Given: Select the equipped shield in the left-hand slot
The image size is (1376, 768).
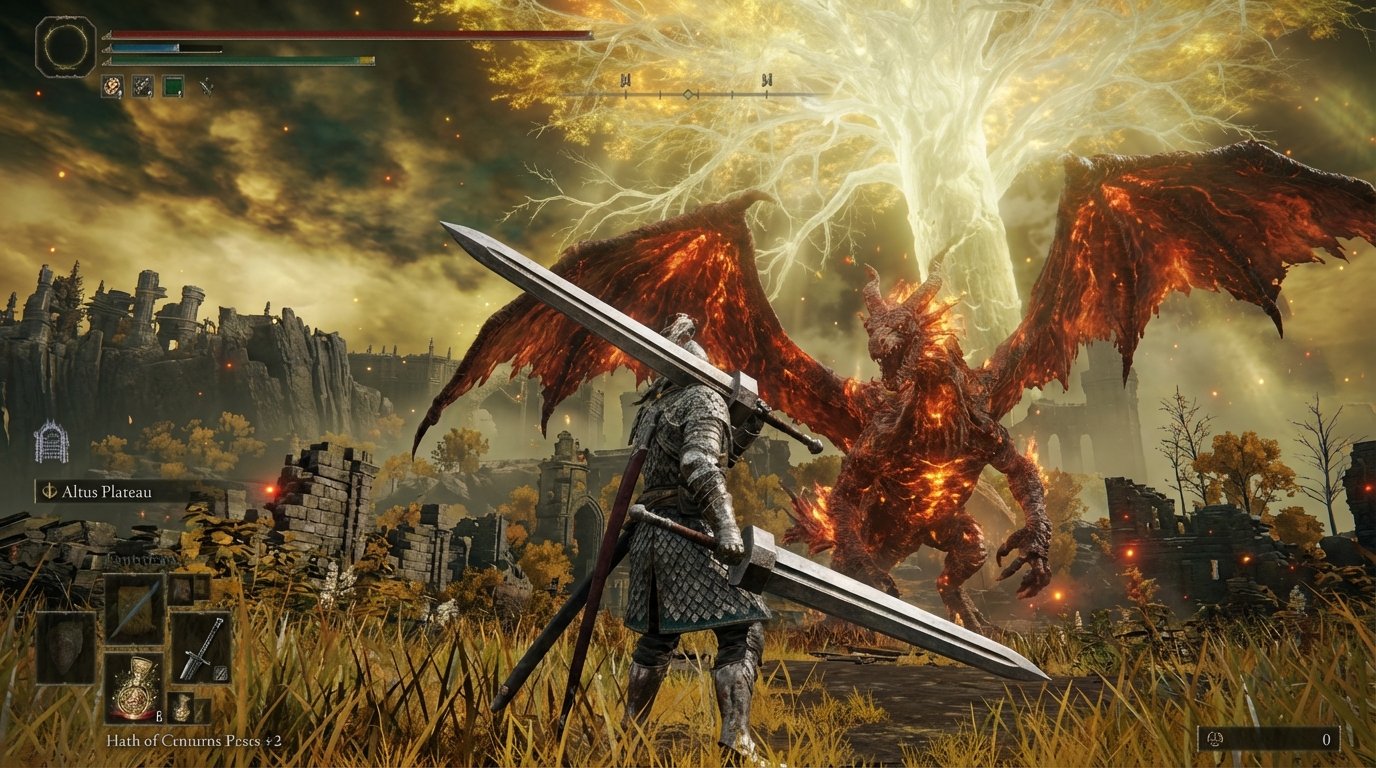Looking at the screenshot, I should click(66, 649).
